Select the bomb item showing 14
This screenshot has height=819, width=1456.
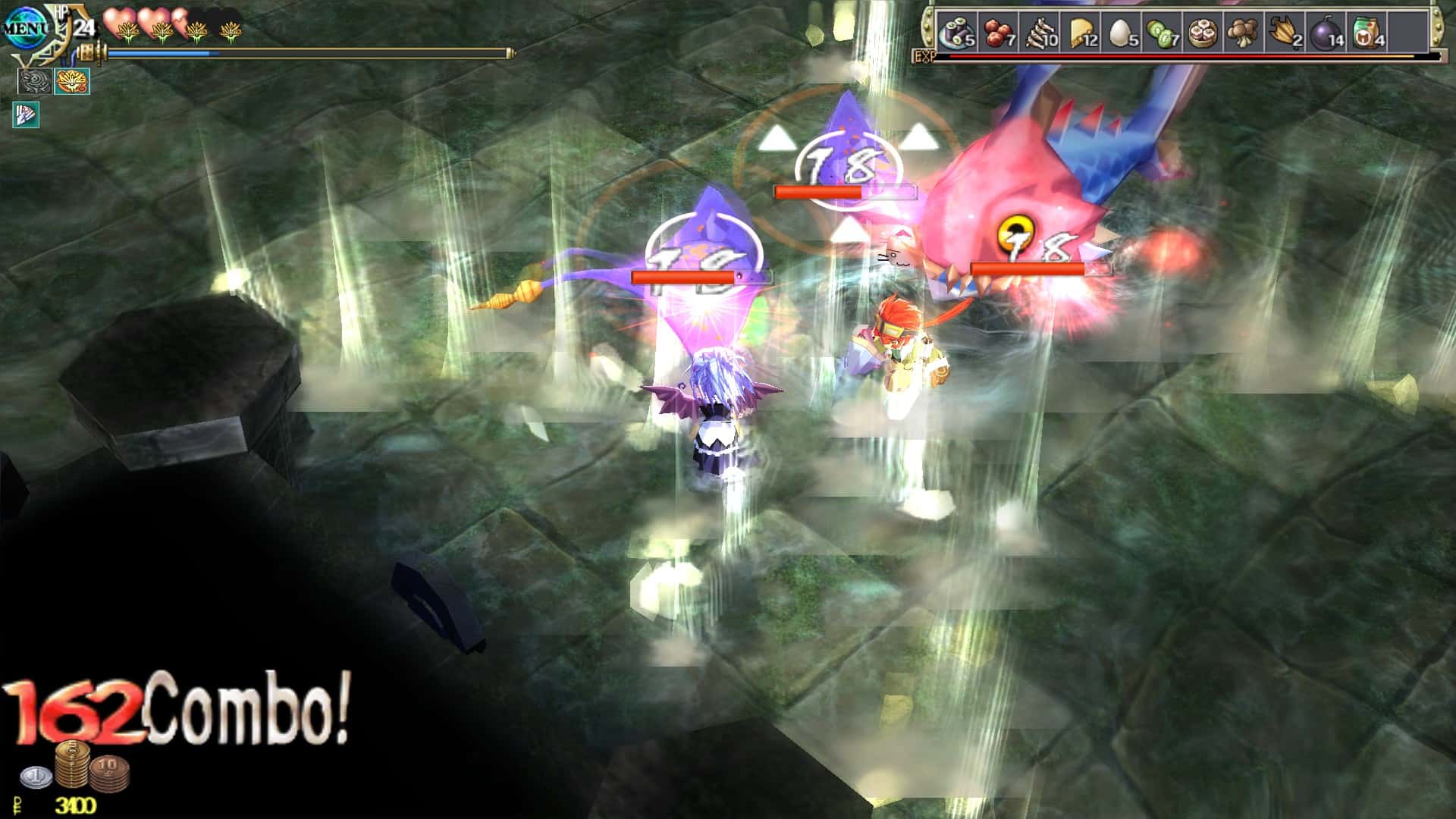pos(1326,33)
